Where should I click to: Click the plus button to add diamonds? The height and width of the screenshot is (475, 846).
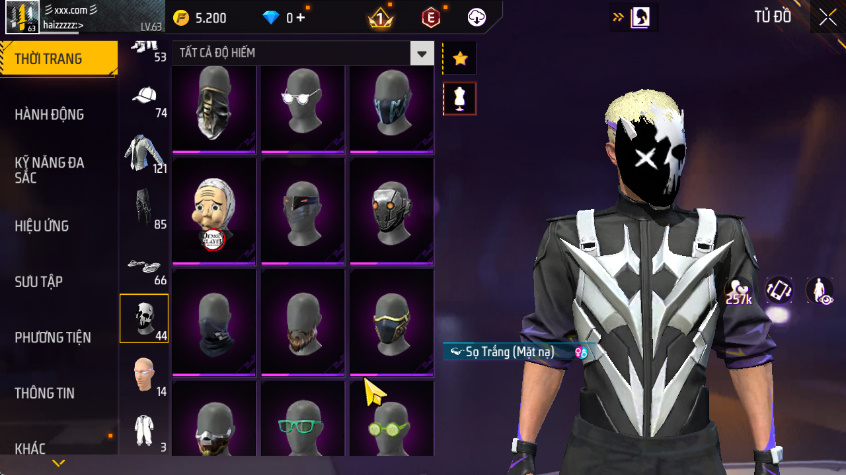tap(300, 18)
